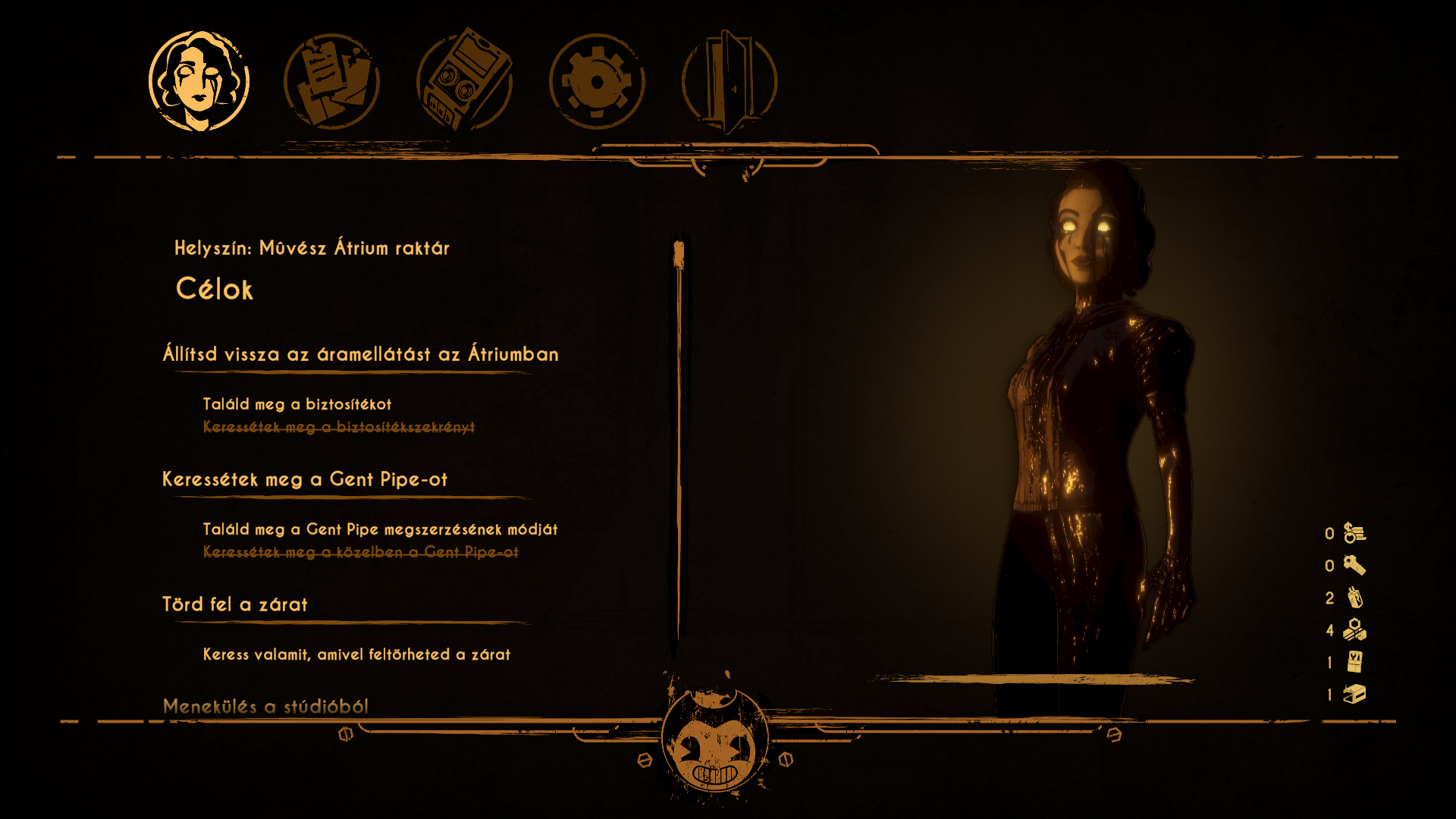Open the gear settings tab
Viewport: 1456px width, 819px height.
tap(597, 81)
